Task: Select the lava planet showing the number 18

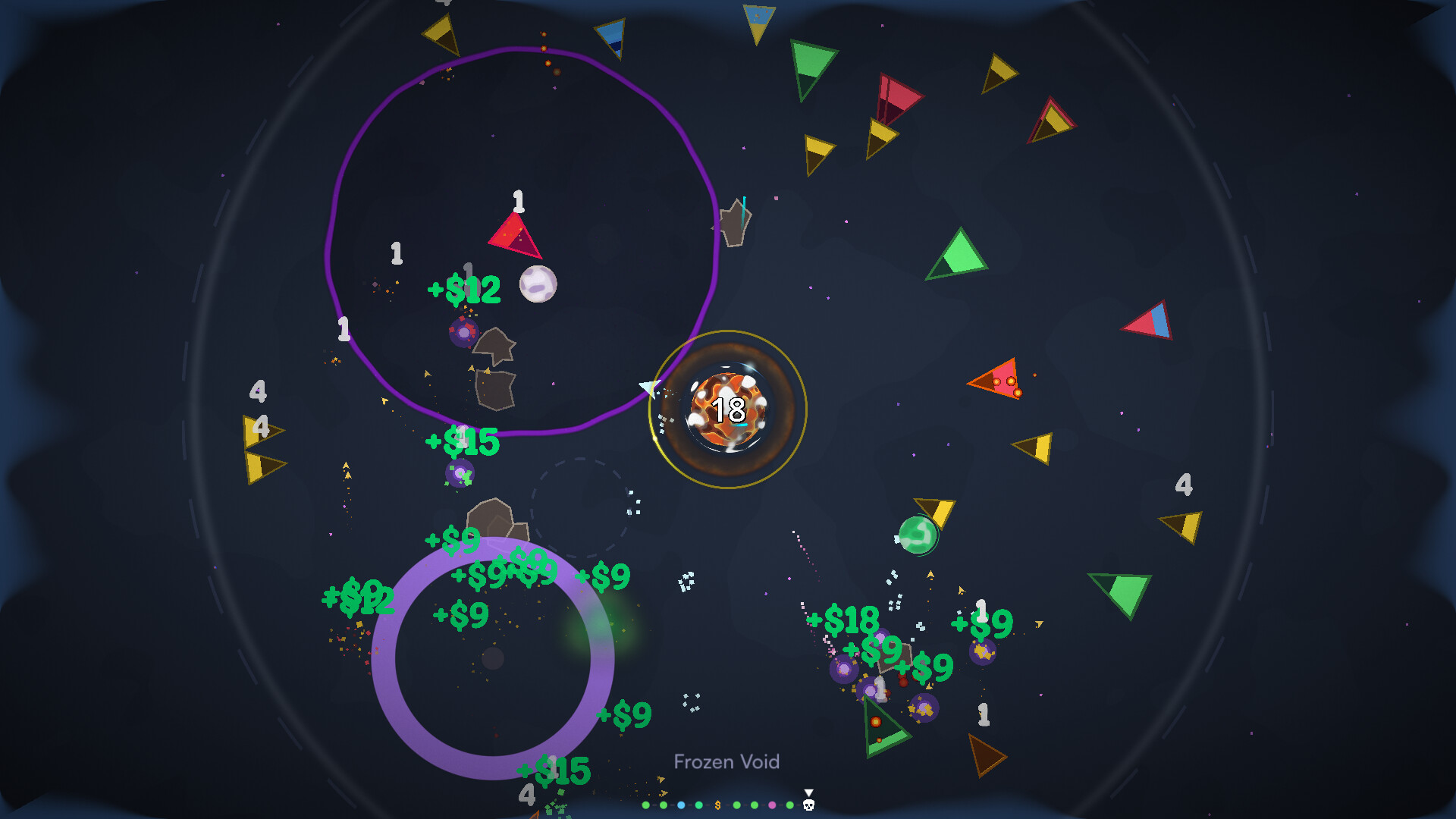Action: 728,408
